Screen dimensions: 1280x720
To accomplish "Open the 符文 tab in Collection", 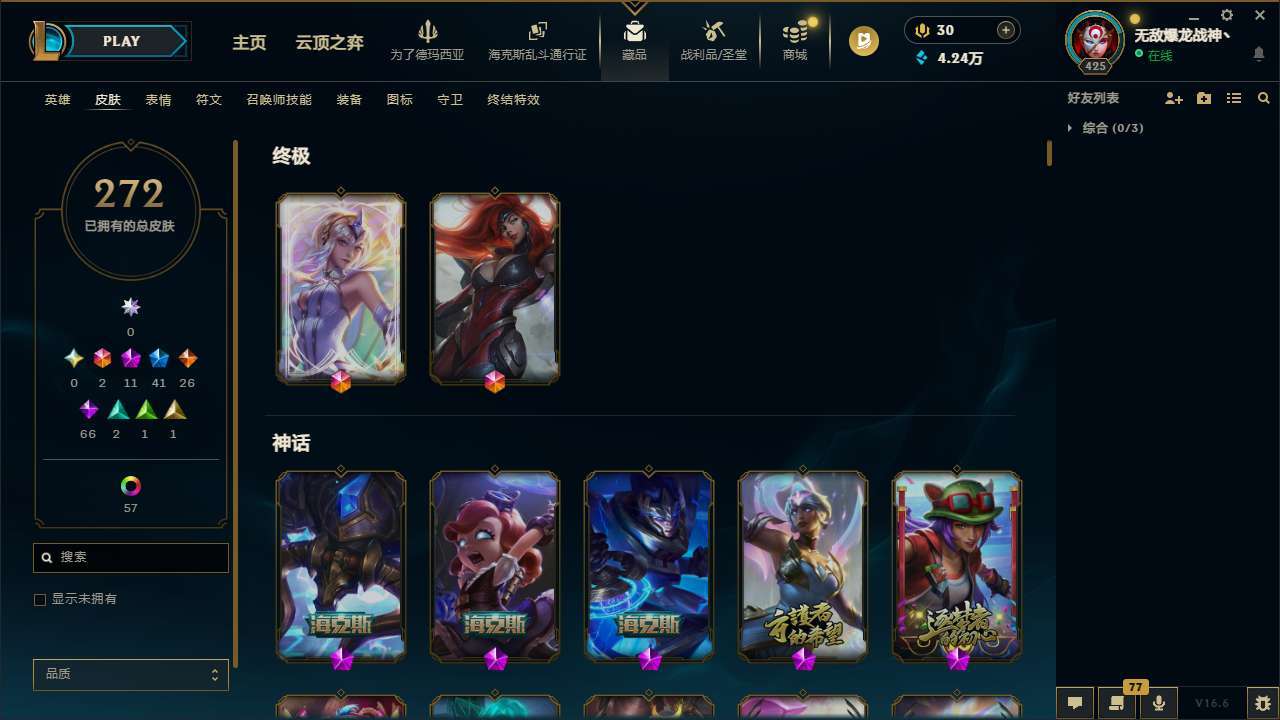I will tap(208, 100).
